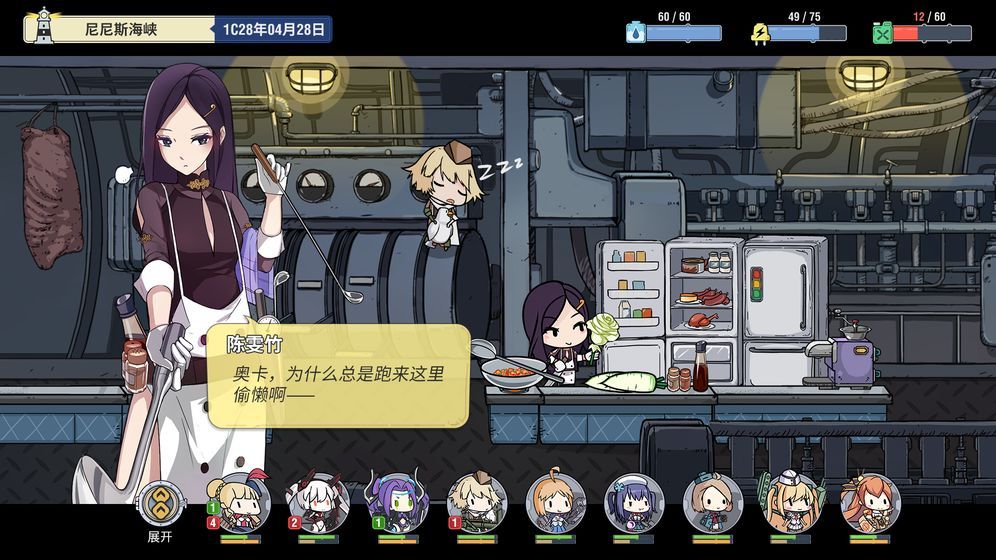Click the lighthouse icon beside the location name
The height and width of the screenshot is (560, 996).
click(43, 27)
